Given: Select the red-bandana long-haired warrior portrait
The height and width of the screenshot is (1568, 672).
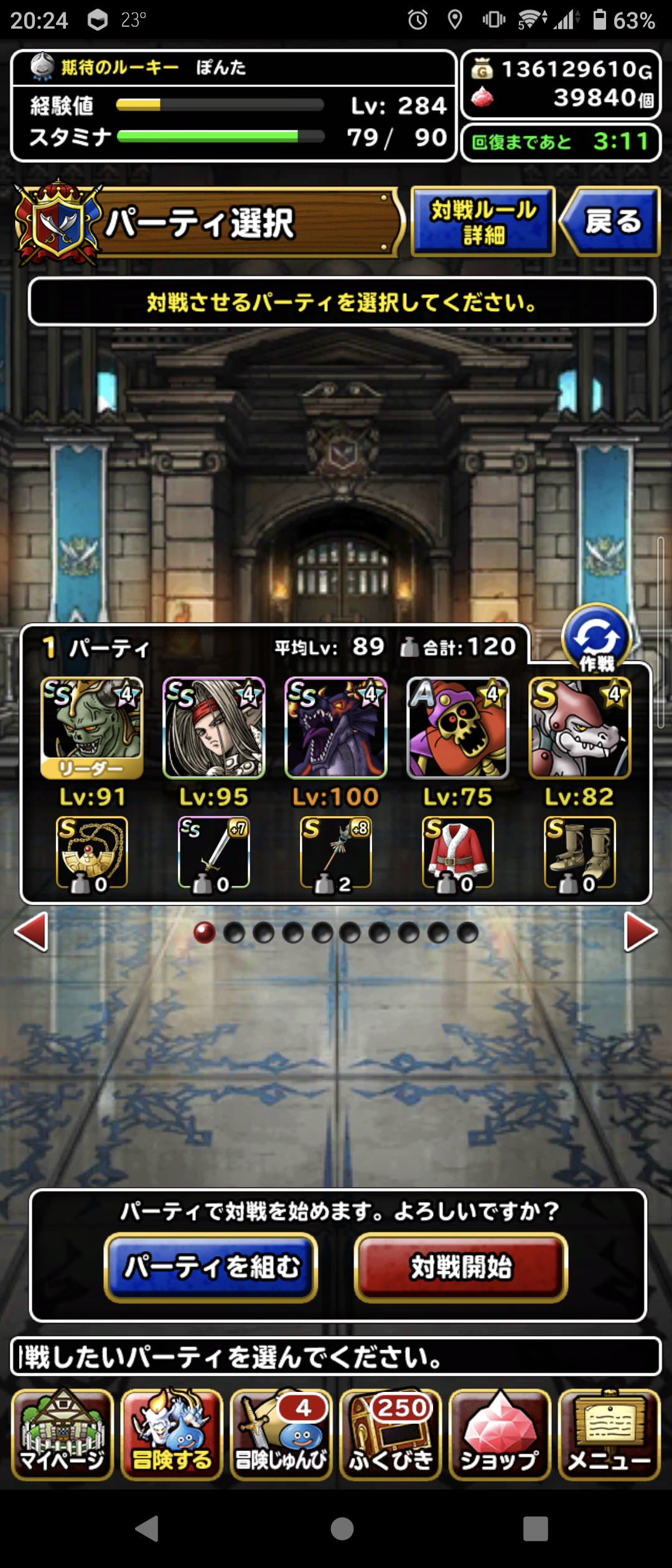Looking at the screenshot, I should point(214,727).
